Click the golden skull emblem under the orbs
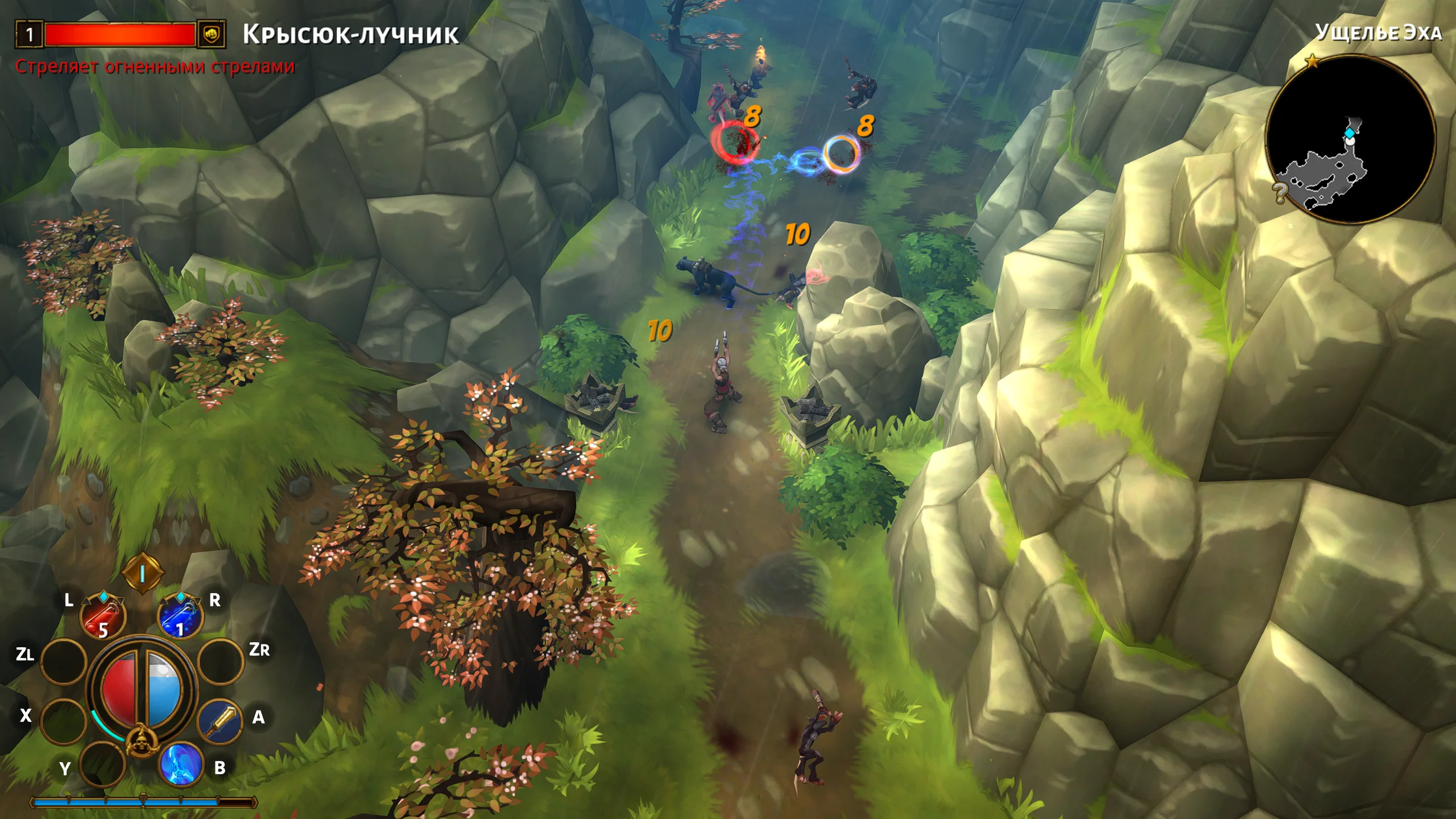Image resolution: width=1456 pixels, height=819 pixels. pyautogui.click(x=140, y=740)
